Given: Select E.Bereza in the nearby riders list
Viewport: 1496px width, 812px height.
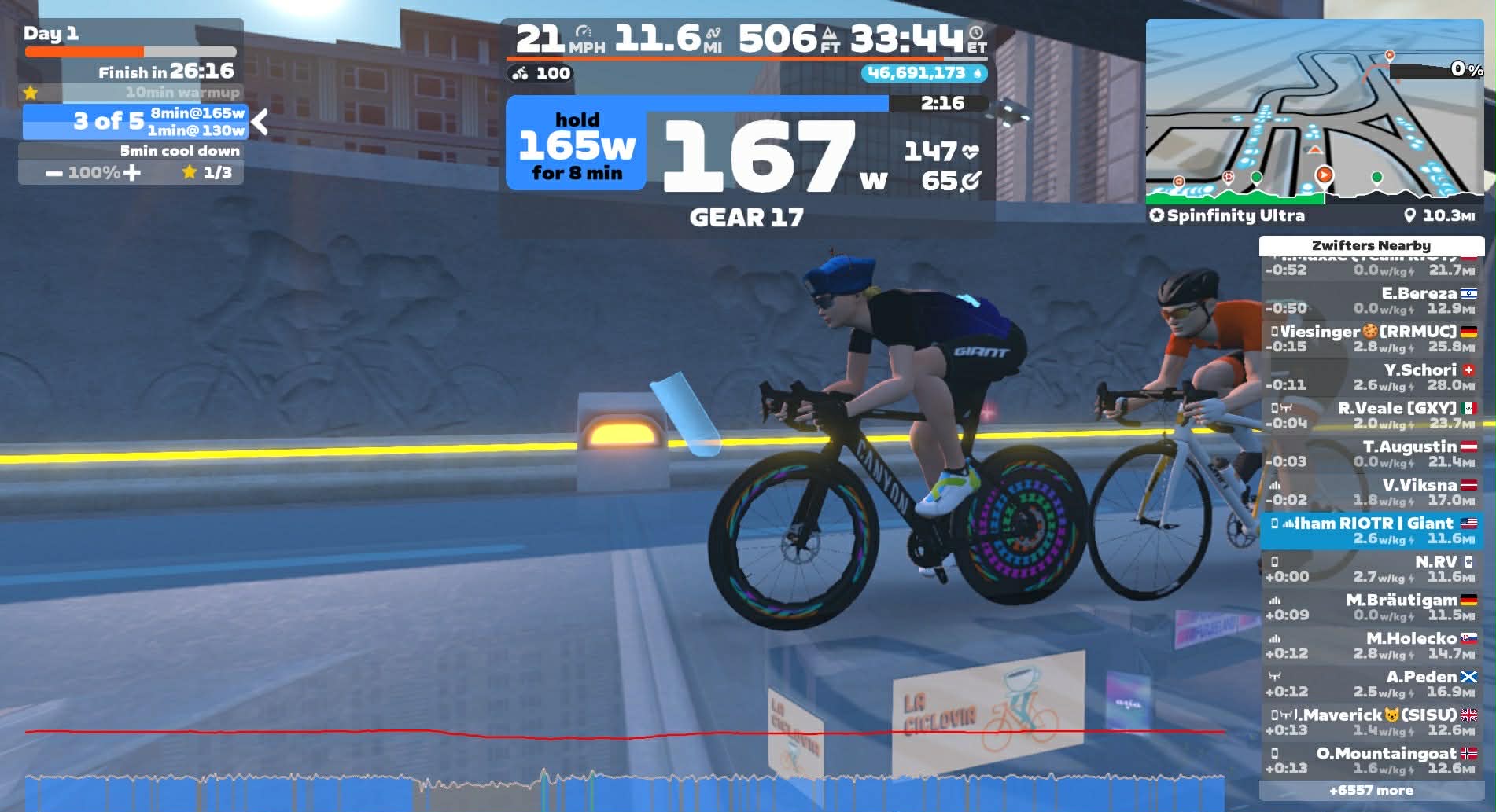Looking at the screenshot, I should tap(1371, 300).
